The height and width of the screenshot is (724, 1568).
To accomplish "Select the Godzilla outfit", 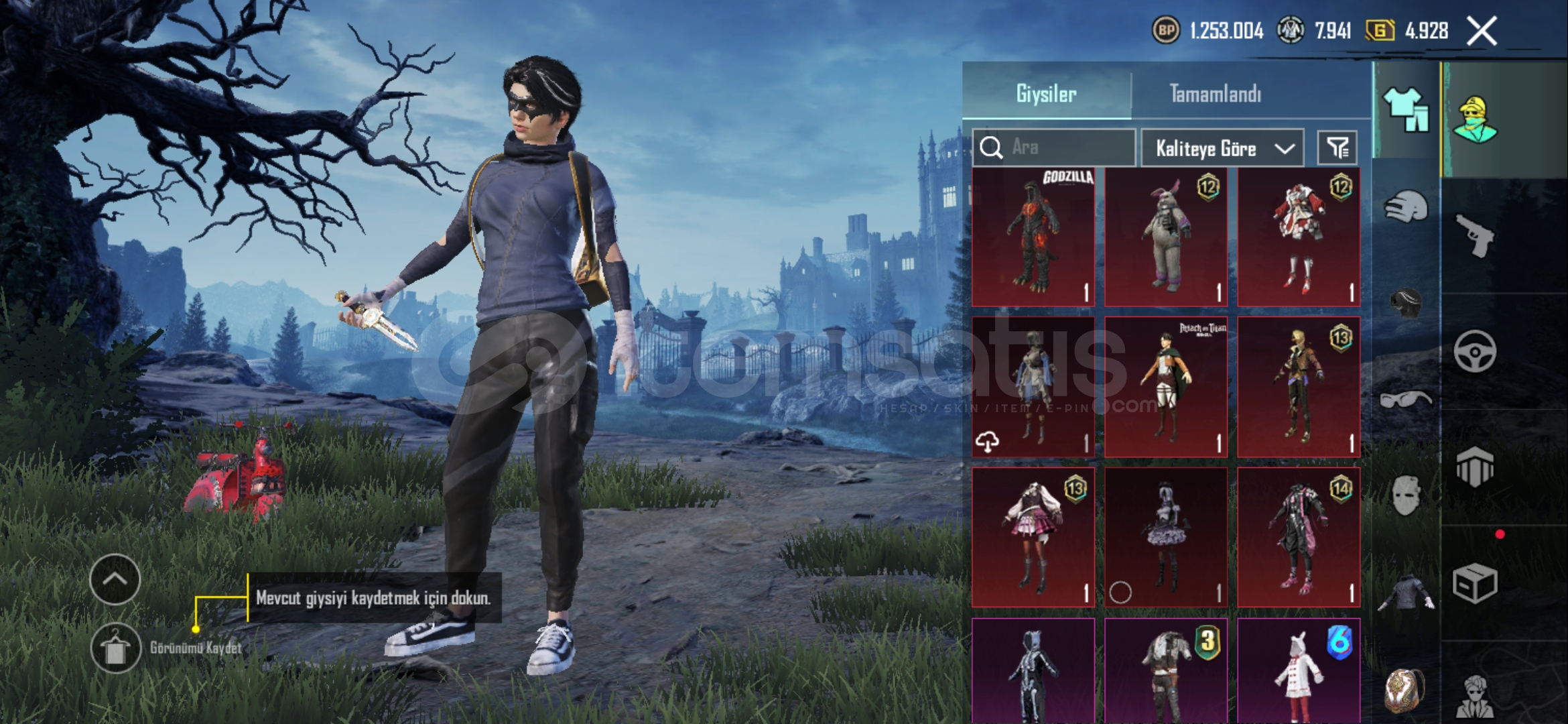I will click(1033, 237).
